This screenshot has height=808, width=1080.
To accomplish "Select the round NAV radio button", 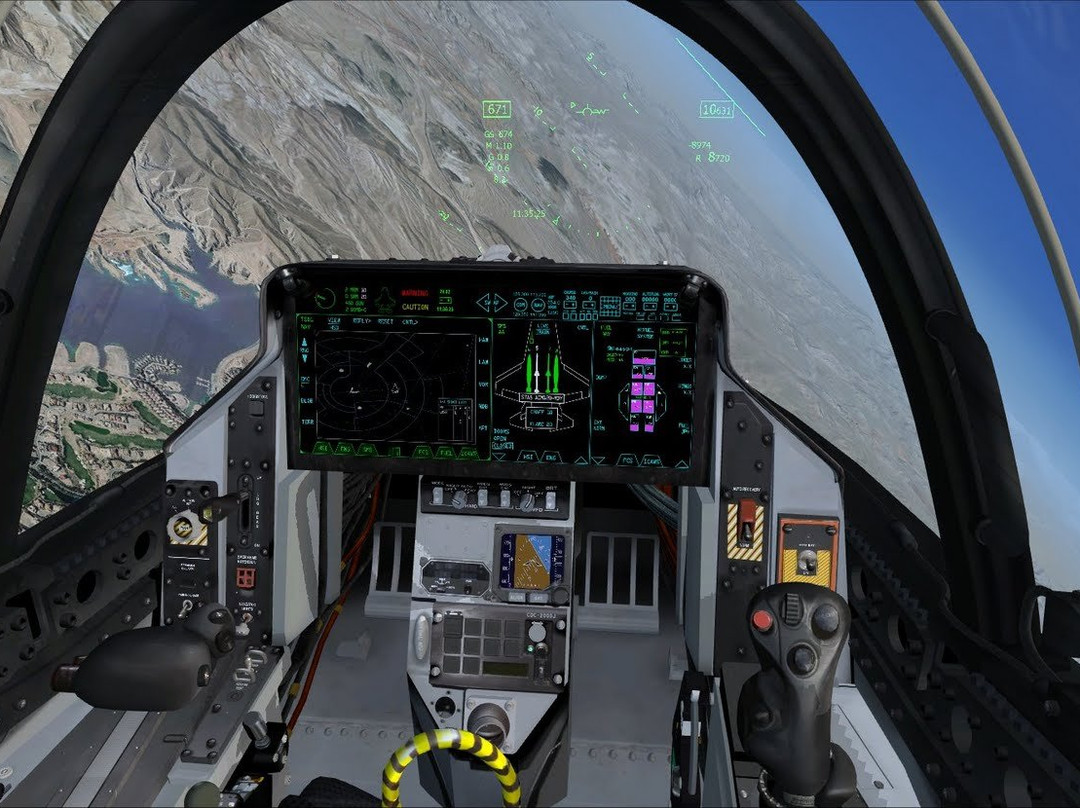I will [539, 304].
